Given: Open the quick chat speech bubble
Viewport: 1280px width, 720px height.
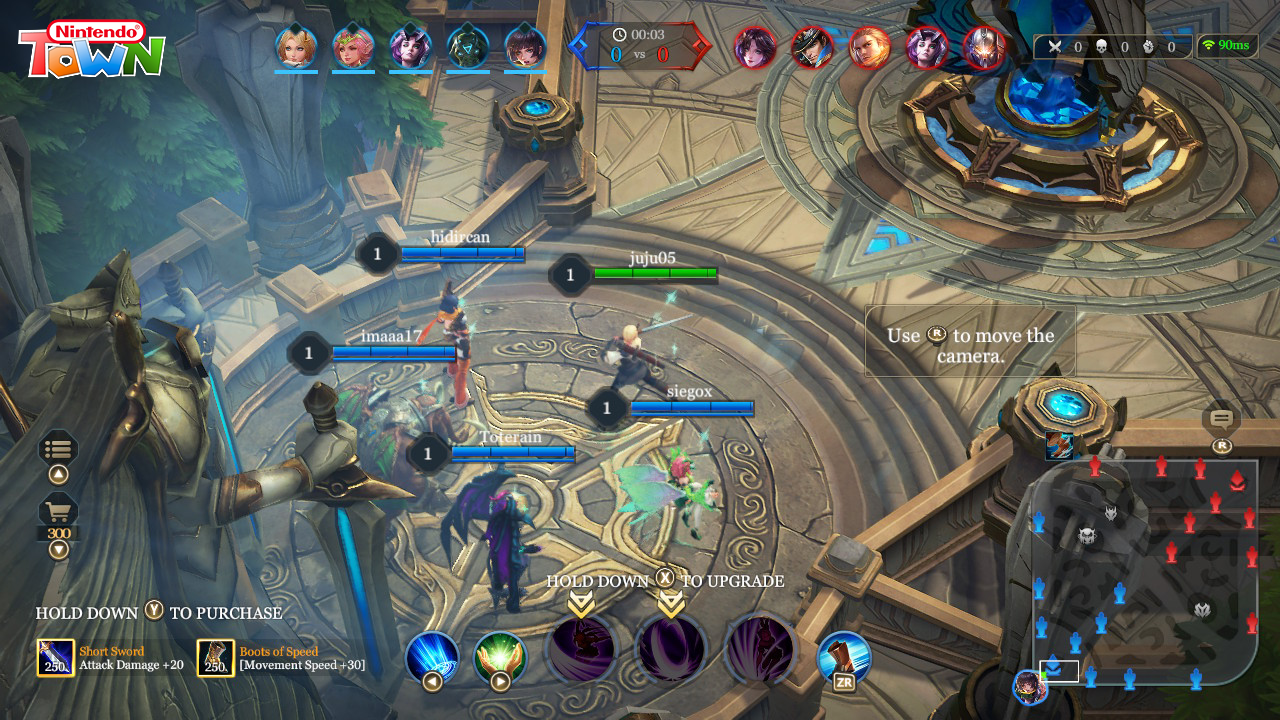Looking at the screenshot, I should [1221, 419].
